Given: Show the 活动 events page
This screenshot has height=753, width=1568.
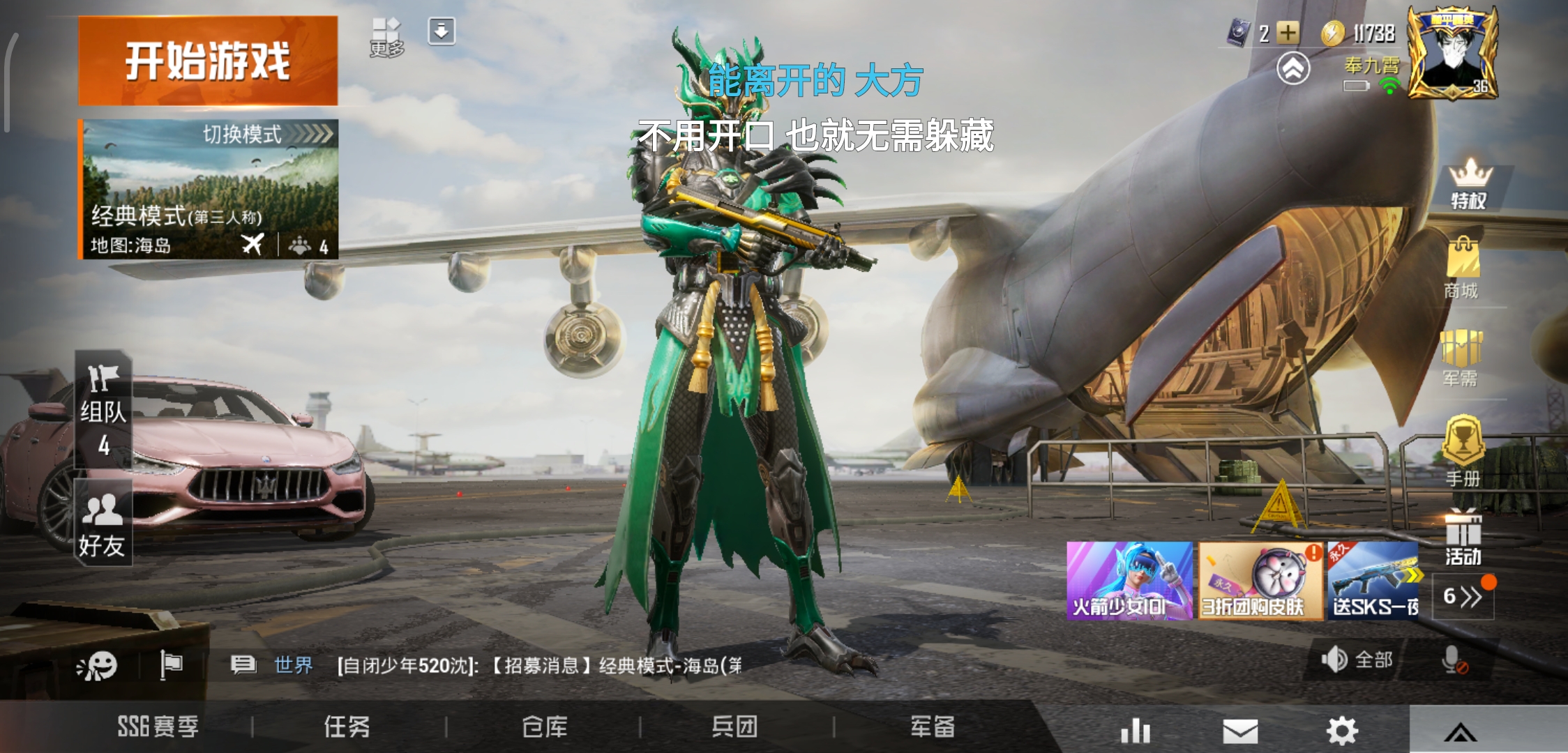Looking at the screenshot, I should tap(1463, 538).
